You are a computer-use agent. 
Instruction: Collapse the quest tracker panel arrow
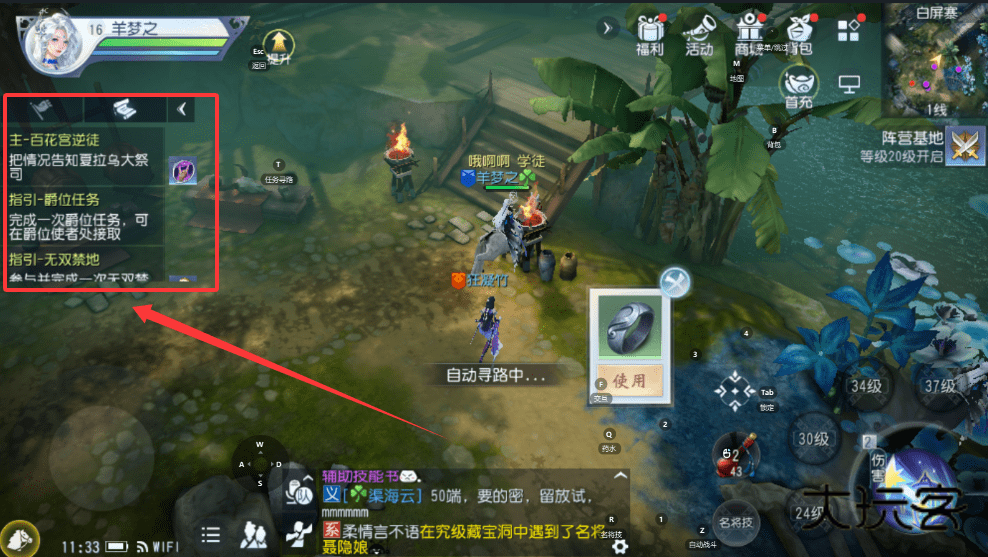point(181,109)
